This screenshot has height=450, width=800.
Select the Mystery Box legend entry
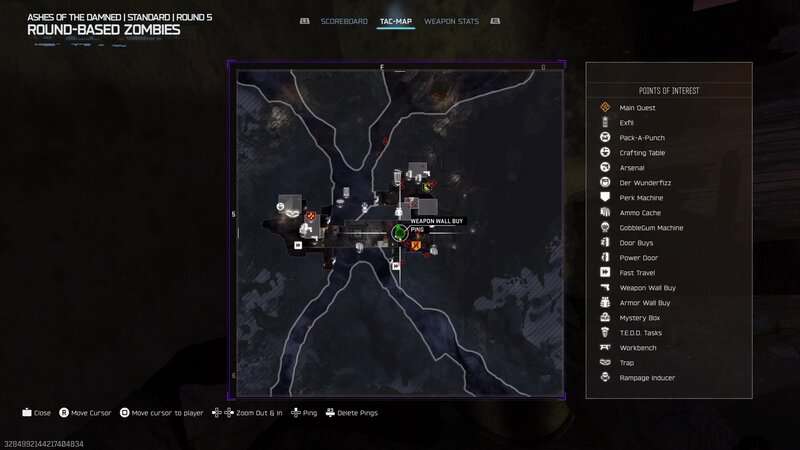pos(639,317)
